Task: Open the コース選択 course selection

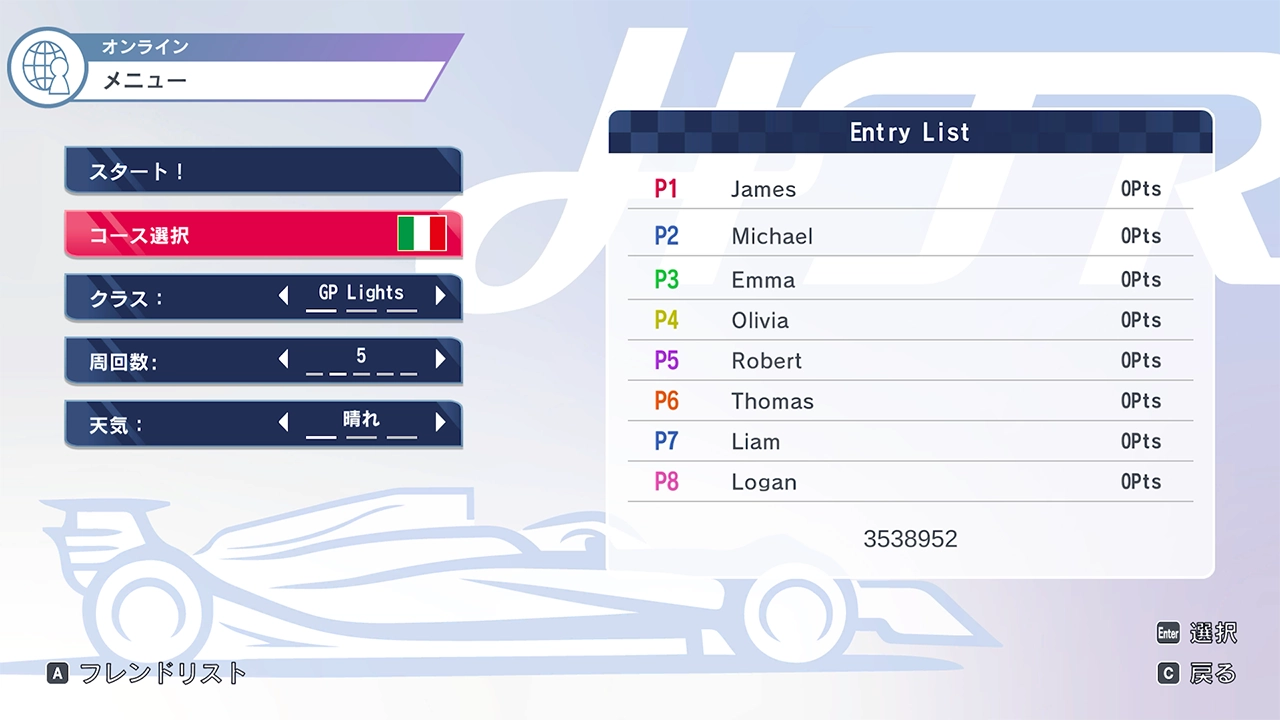Action: [262, 235]
